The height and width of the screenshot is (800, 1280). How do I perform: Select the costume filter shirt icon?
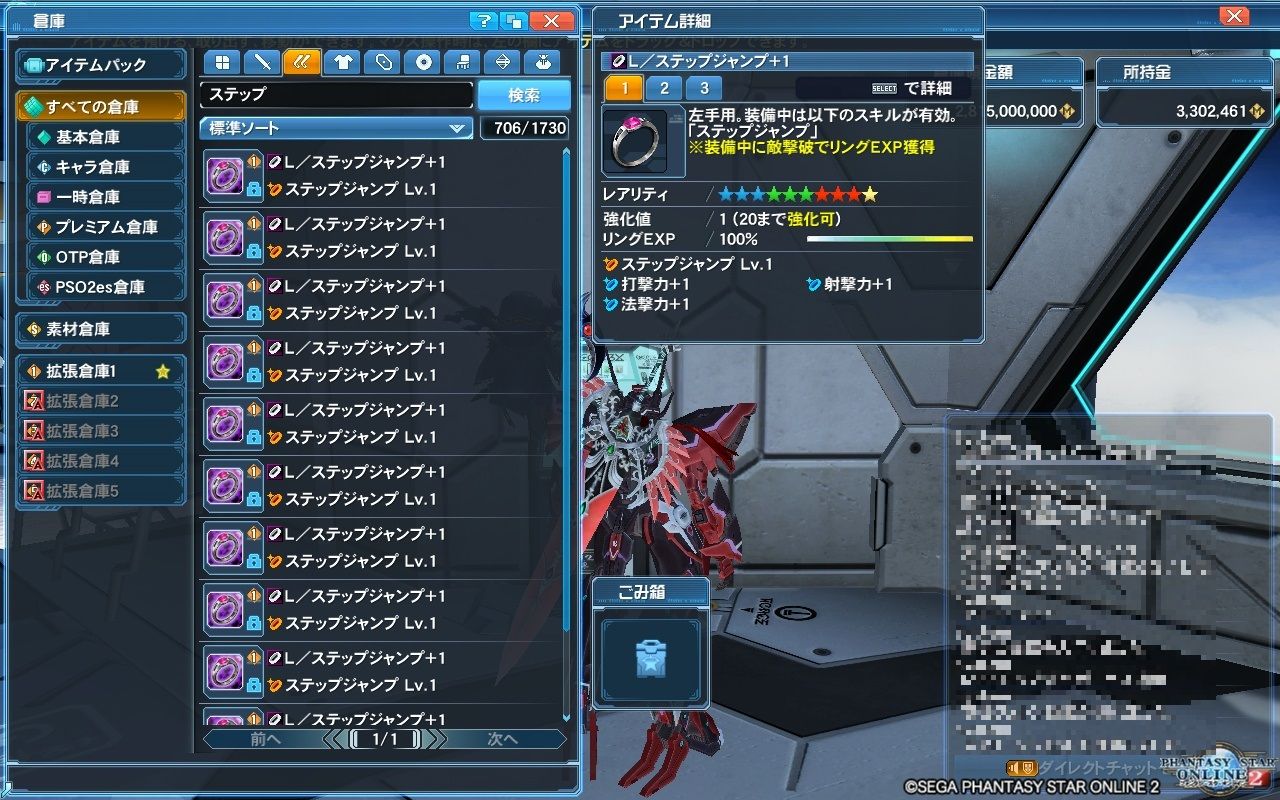343,62
